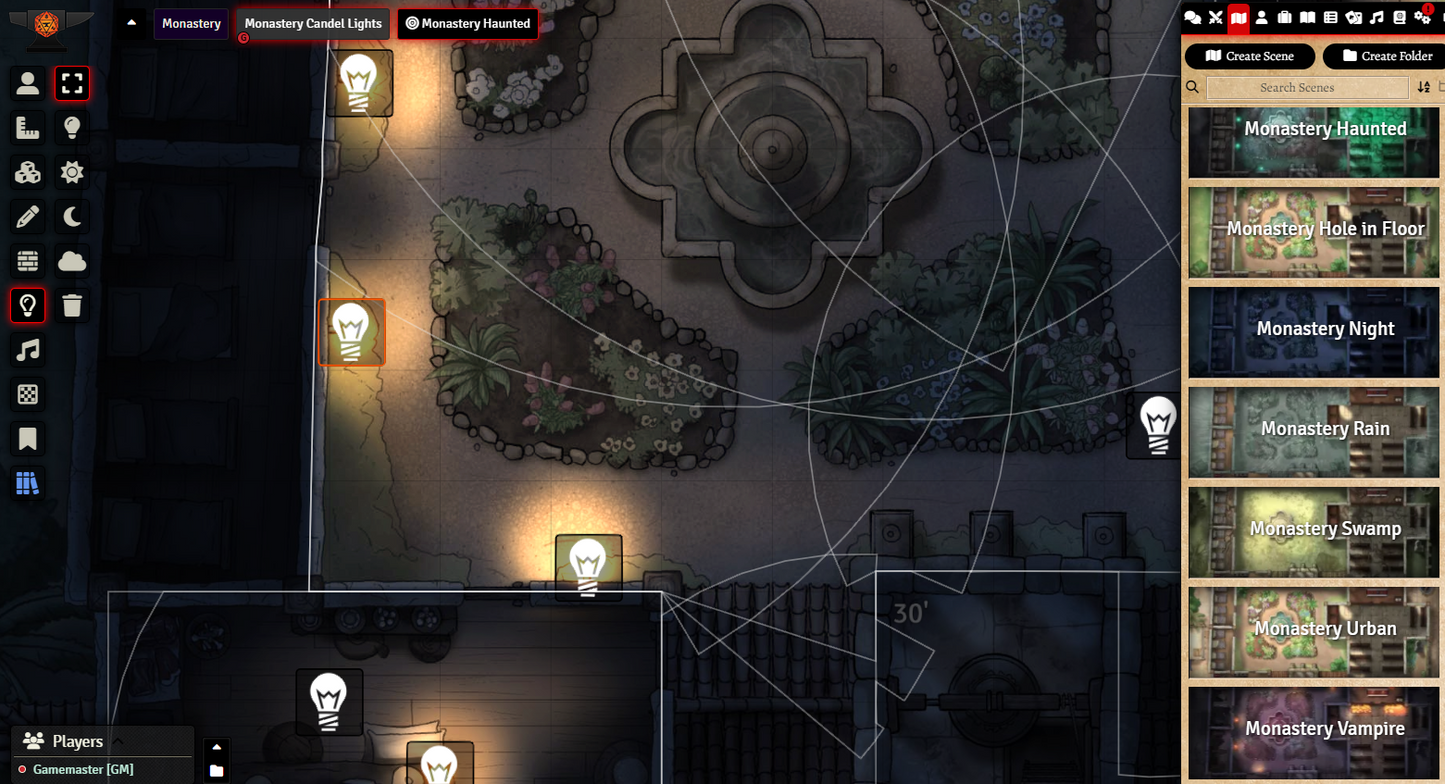
Task: Toggle the night transition moon tool
Action: point(72,217)
